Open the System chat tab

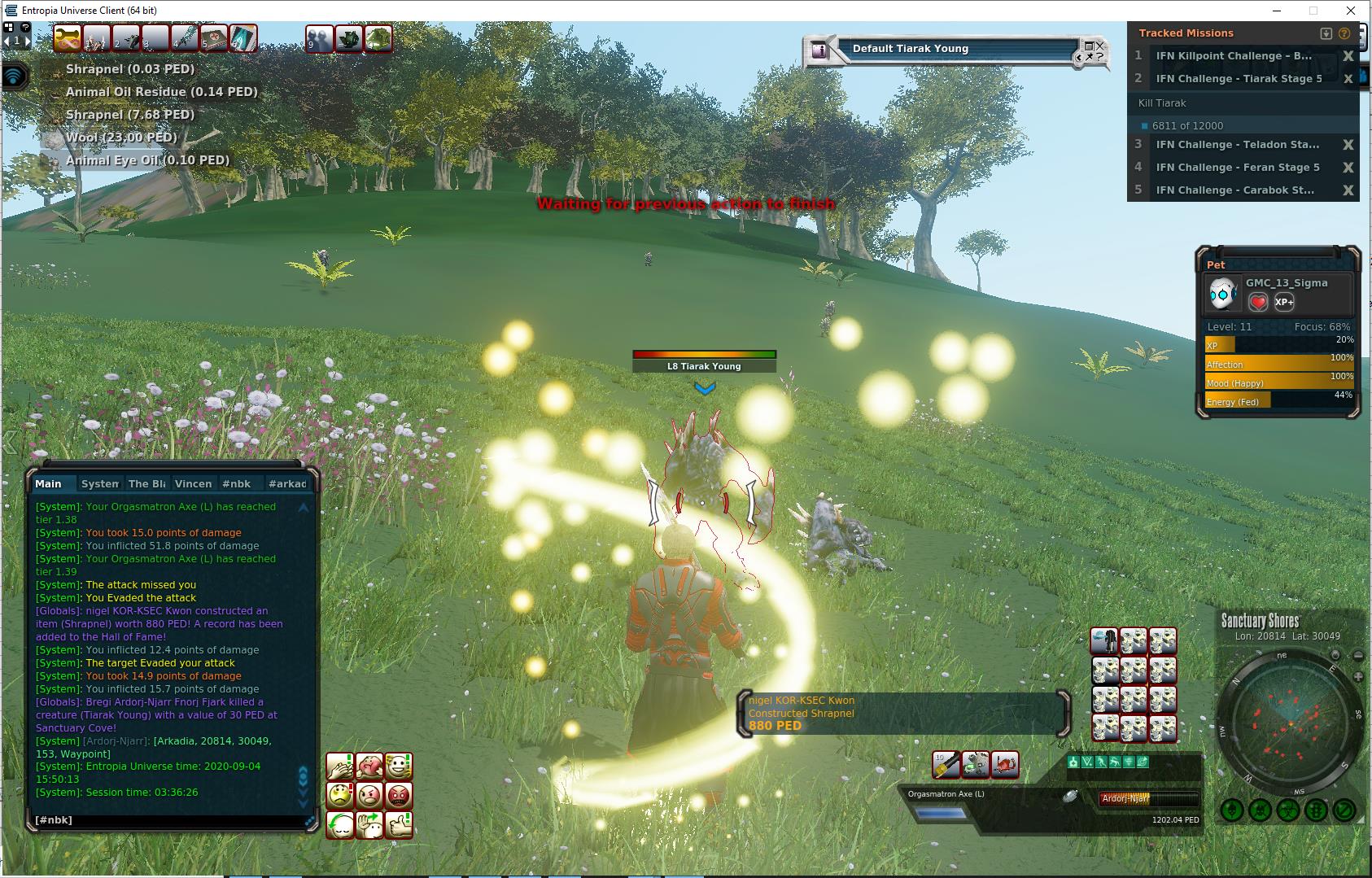click(x=100, y=483)
